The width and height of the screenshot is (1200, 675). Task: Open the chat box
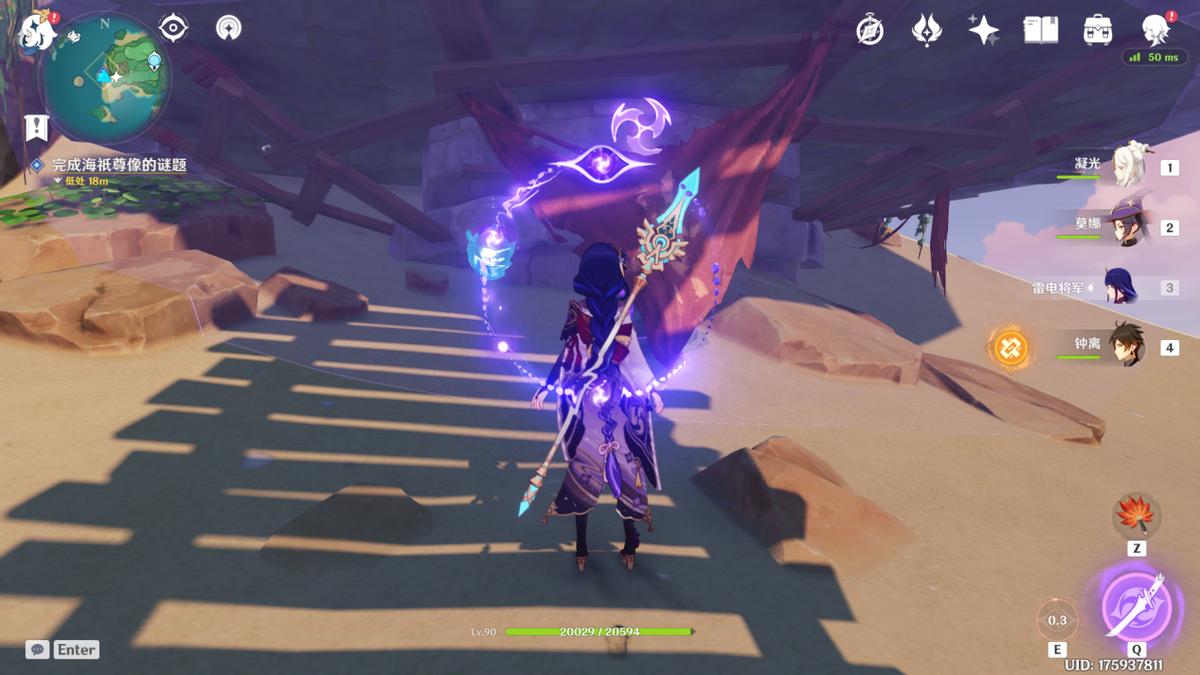37,650
